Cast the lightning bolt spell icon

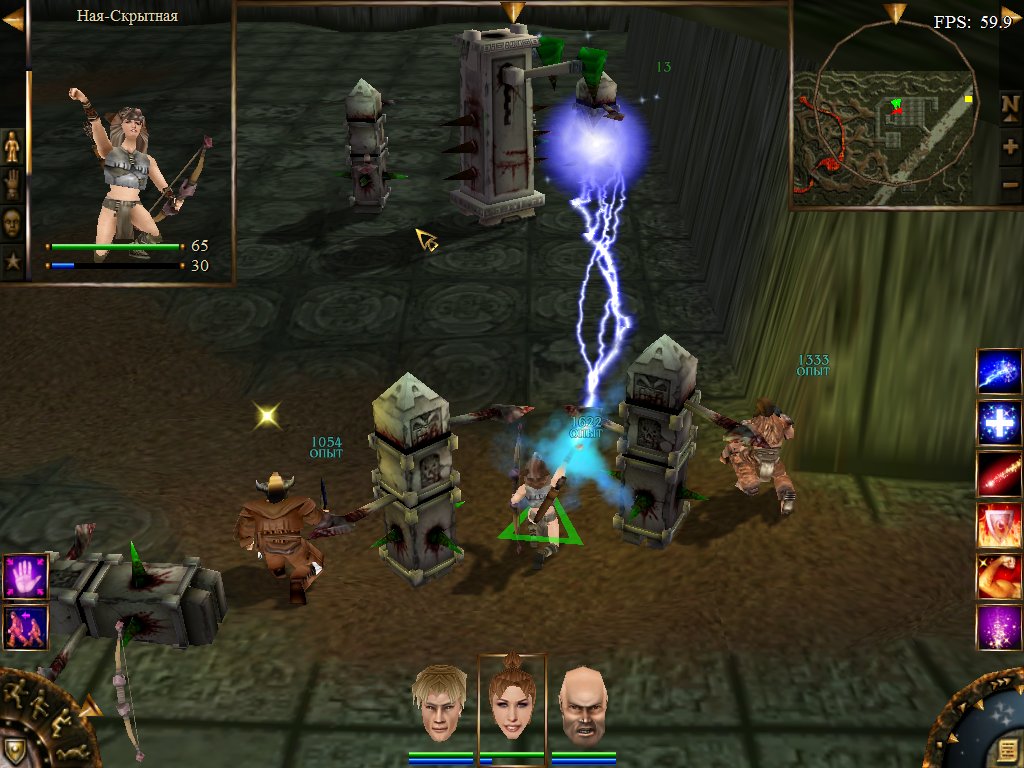click(999, 371)
